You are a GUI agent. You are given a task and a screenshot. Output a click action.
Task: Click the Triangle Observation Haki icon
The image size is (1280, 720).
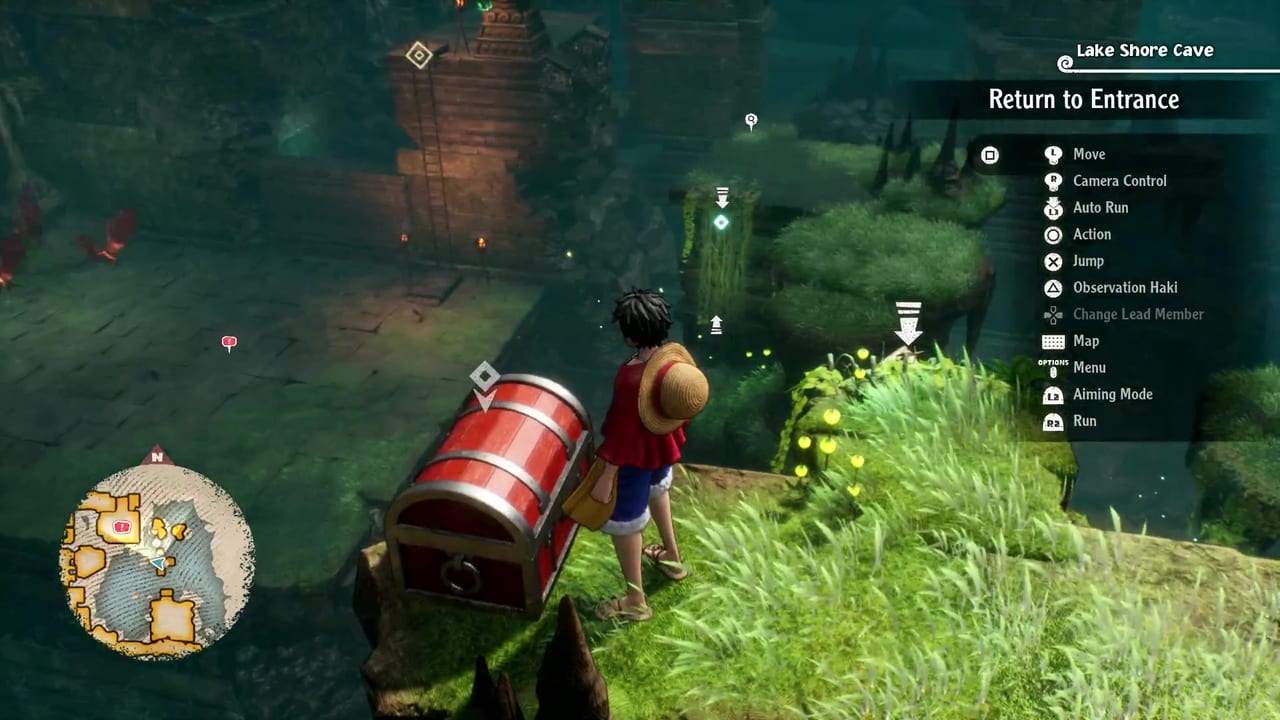pyautogui.click(x=1053, y=287)
